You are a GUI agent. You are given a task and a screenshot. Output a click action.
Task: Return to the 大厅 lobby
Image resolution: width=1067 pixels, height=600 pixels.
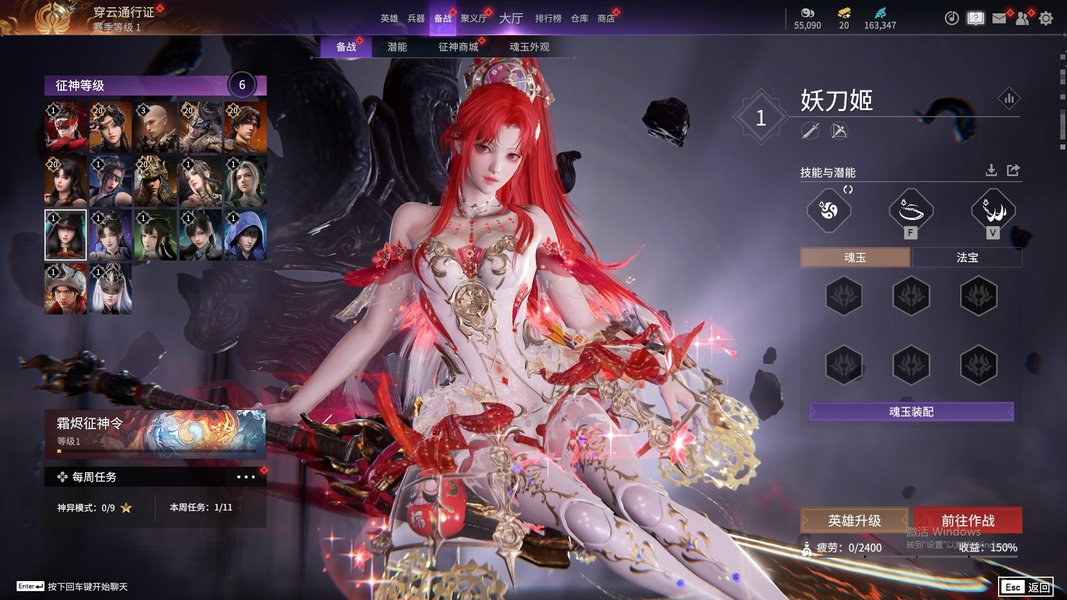tap(510, 18)
